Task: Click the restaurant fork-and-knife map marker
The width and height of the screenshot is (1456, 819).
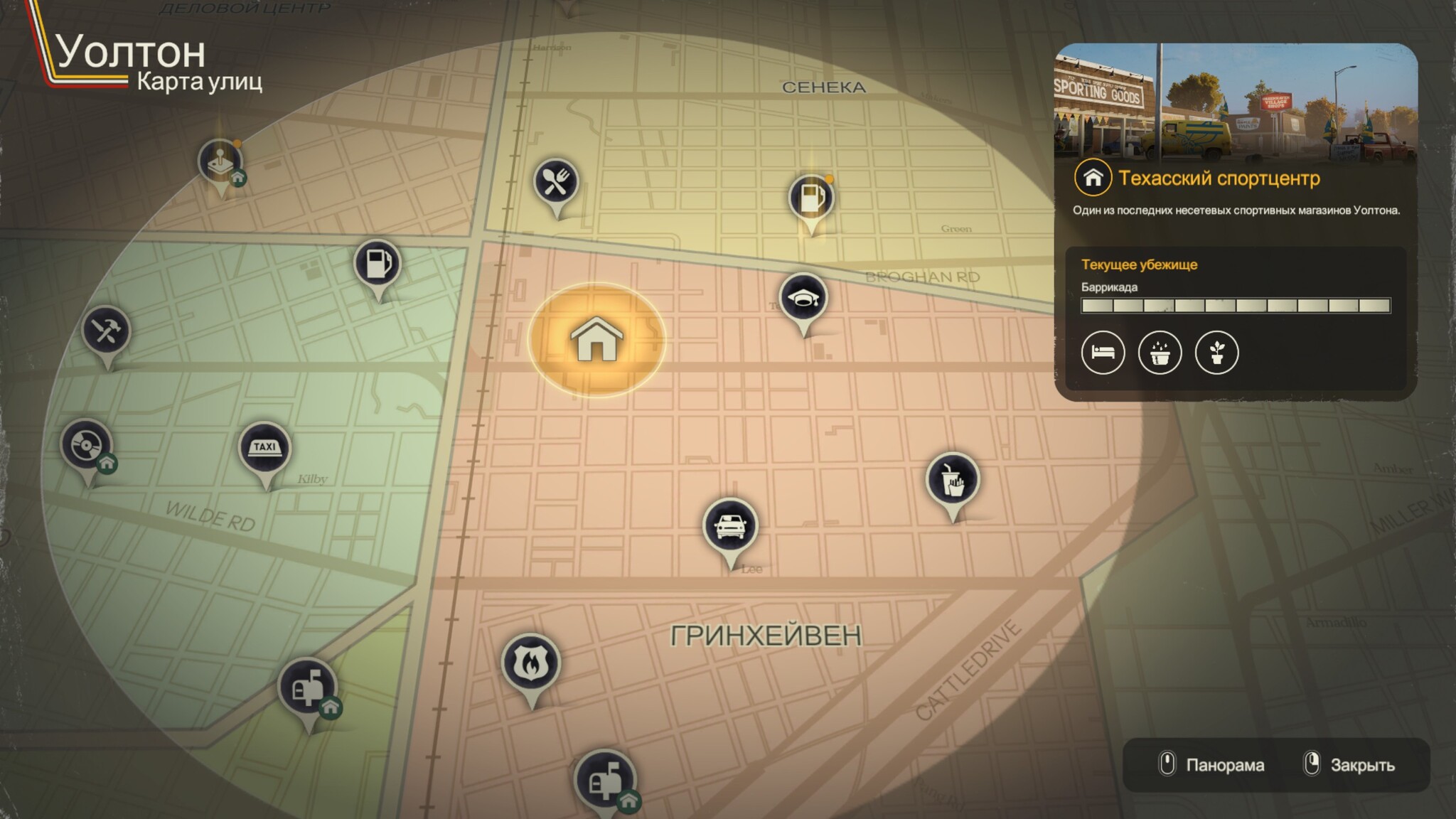Action: pos(555,182)
